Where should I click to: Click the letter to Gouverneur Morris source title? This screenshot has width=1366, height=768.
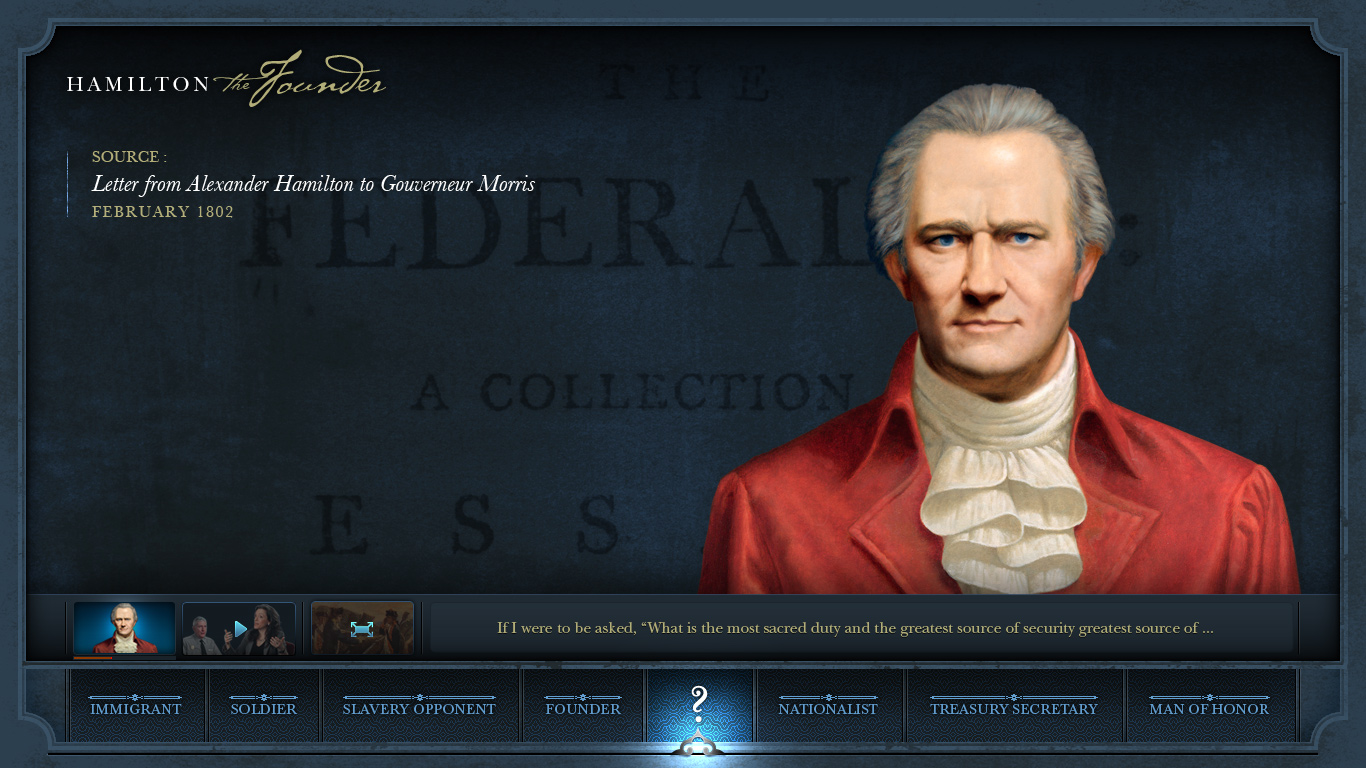tap(313, 184)
